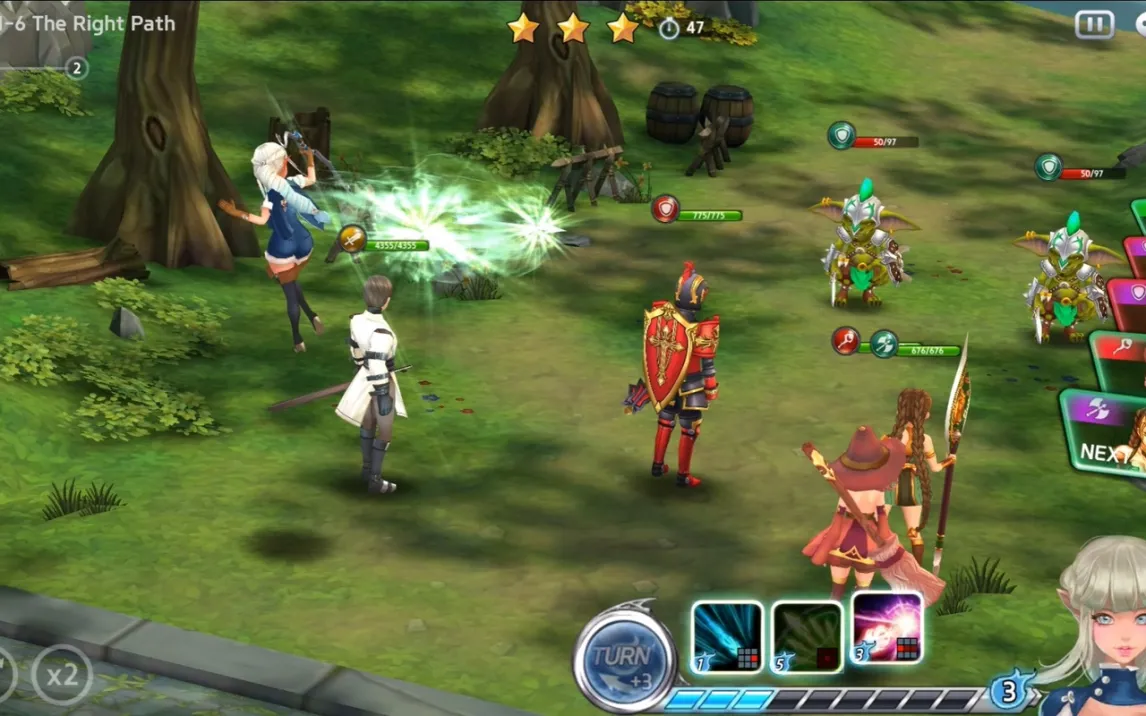This screenshot has width=1146, height=716.
Task: Select the dark green arrow skill costing 5
Action: (807, 636)
